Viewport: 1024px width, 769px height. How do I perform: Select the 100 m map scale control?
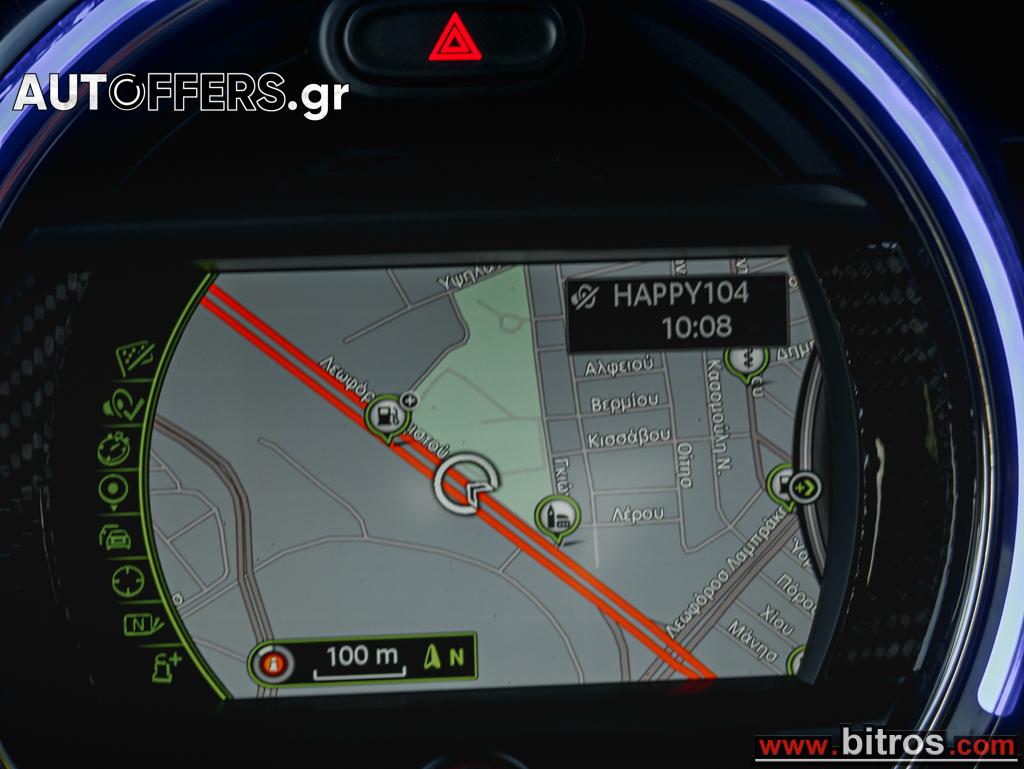(361, 658)
